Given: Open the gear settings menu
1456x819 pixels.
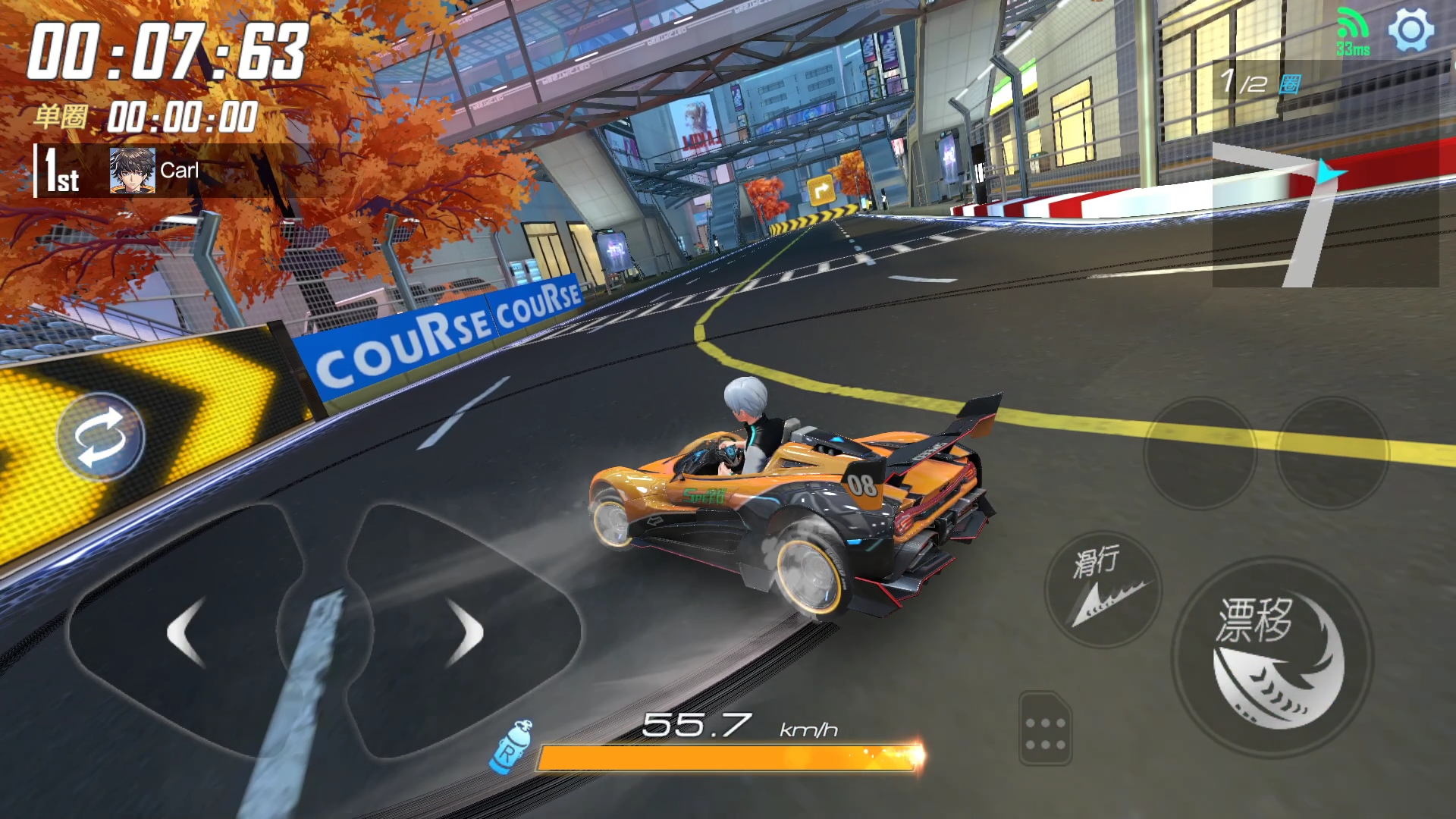Looking at the screenshot, I should click(1410, 30).
